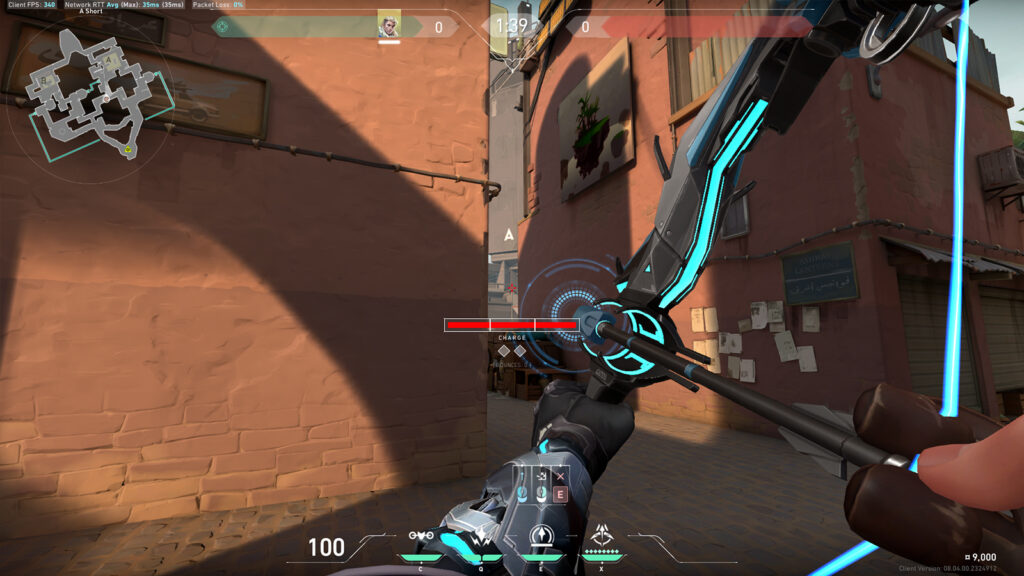Activate the Shock Bolt ability icon
This screenshot has width=1024, height=576.
tap(482, 536)
